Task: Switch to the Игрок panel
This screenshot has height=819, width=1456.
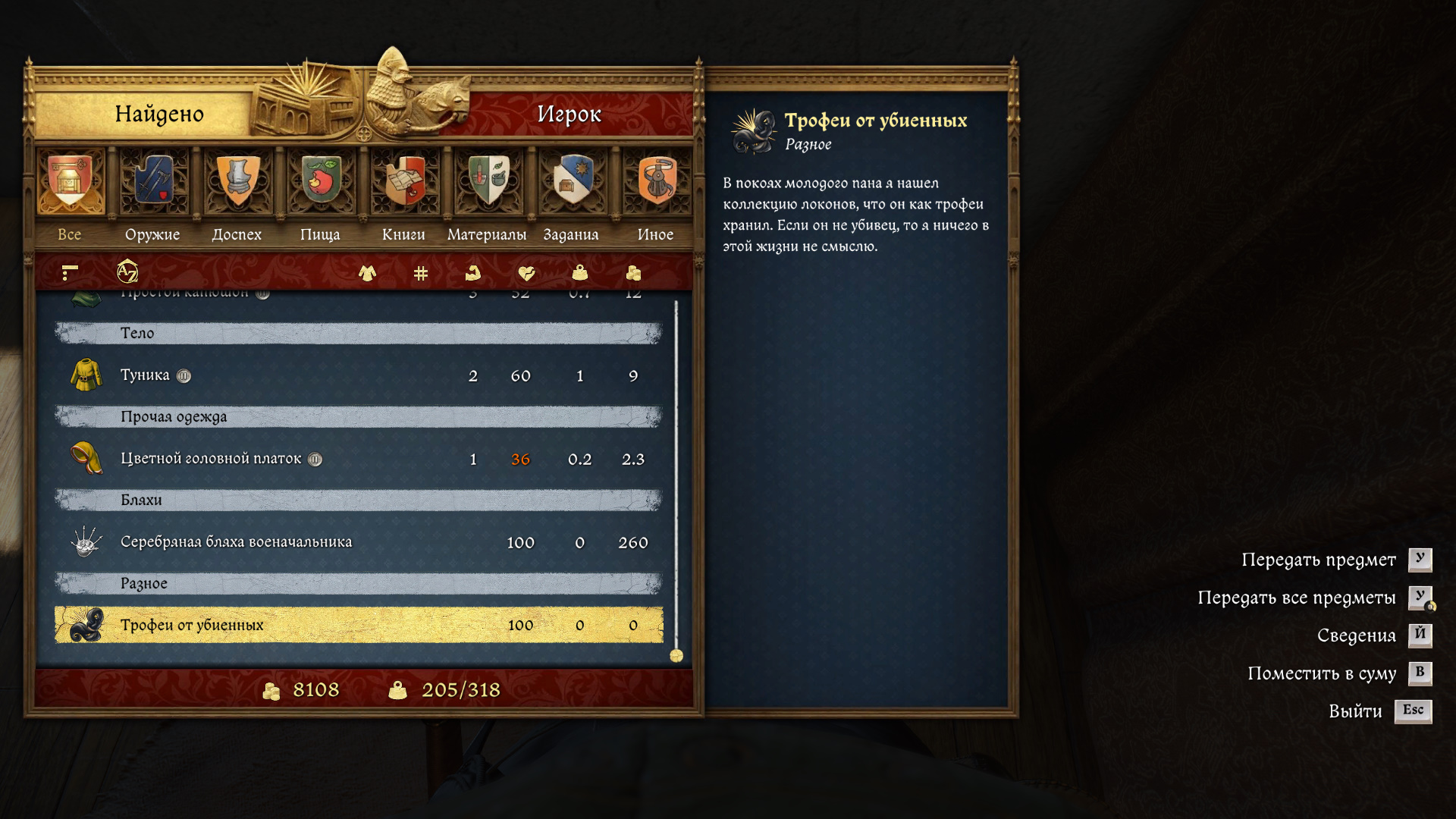Action: tap(569, 114)
